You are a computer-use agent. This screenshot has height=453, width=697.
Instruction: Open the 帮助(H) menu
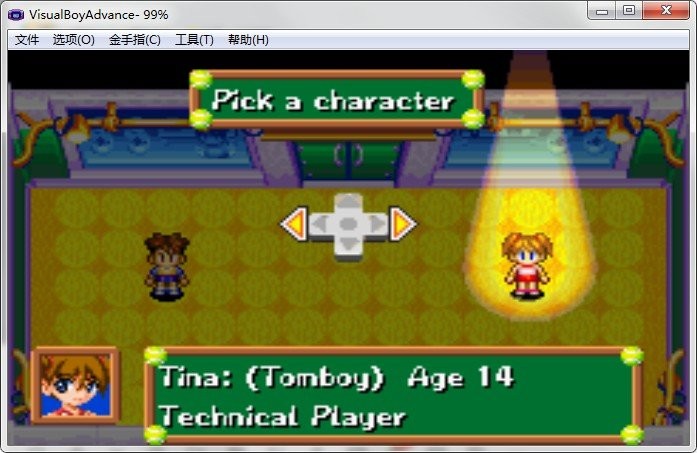[x=248, y=40]
